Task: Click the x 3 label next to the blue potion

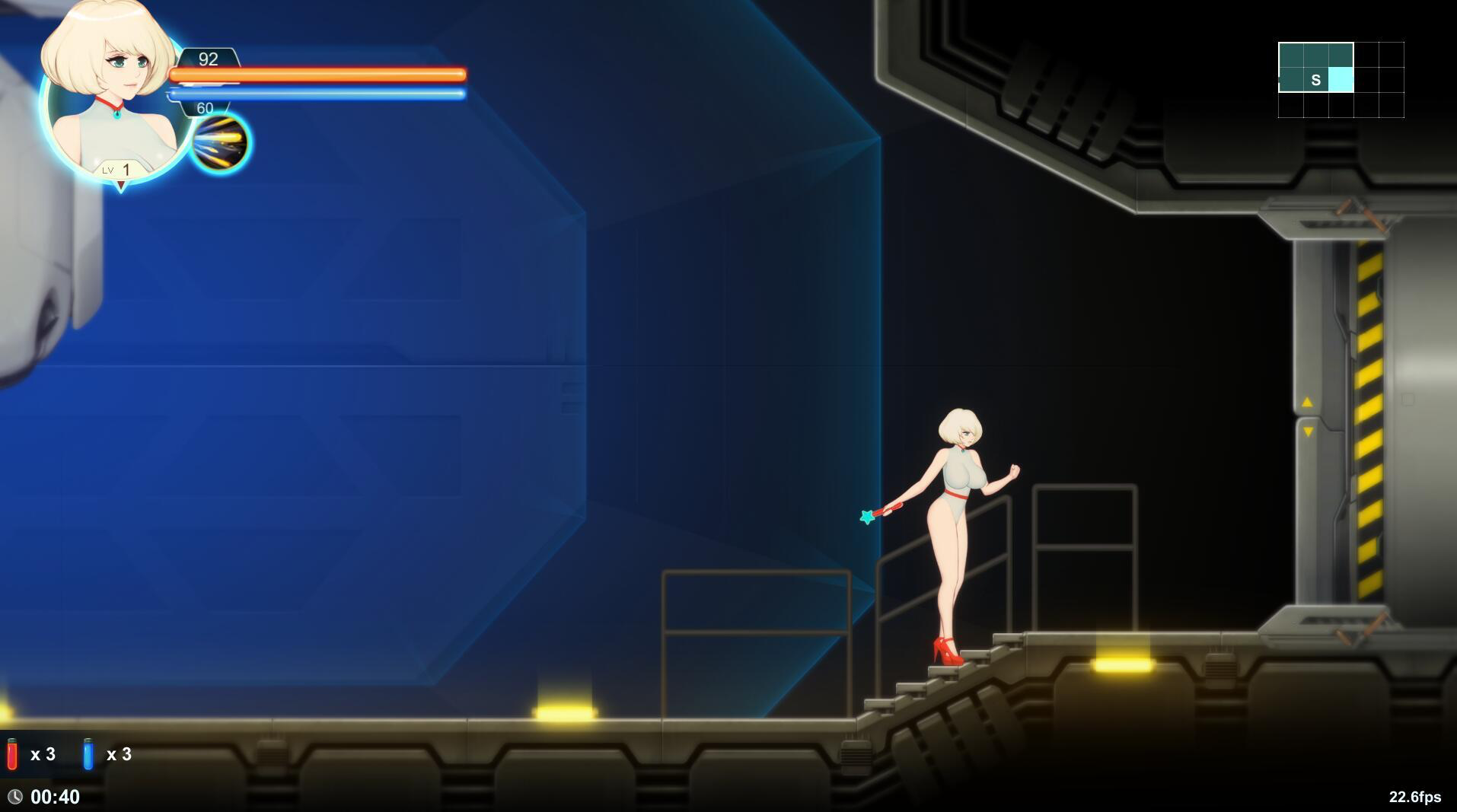Action: 120,754
